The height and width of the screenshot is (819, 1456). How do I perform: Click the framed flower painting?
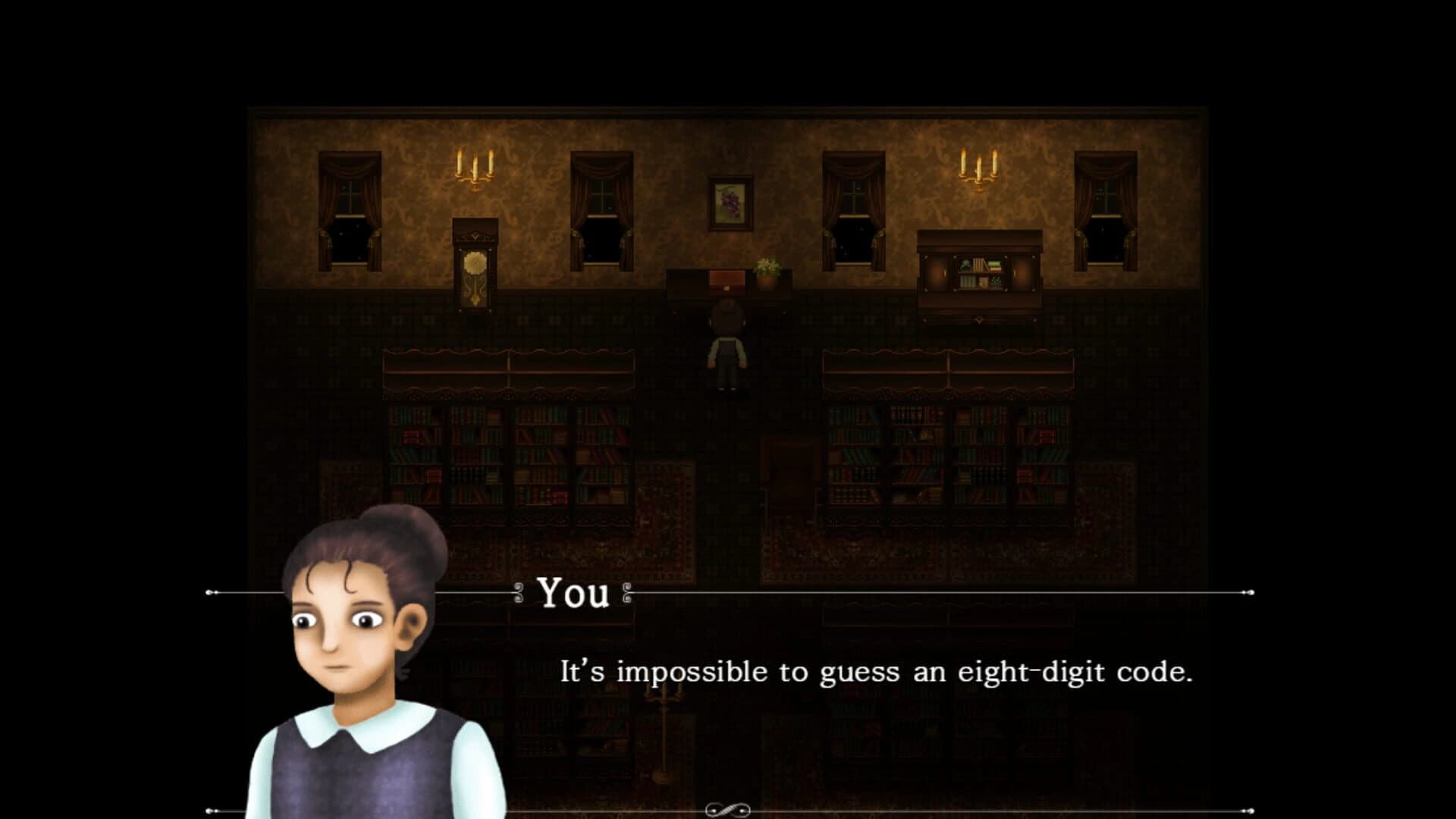[730, 201]
